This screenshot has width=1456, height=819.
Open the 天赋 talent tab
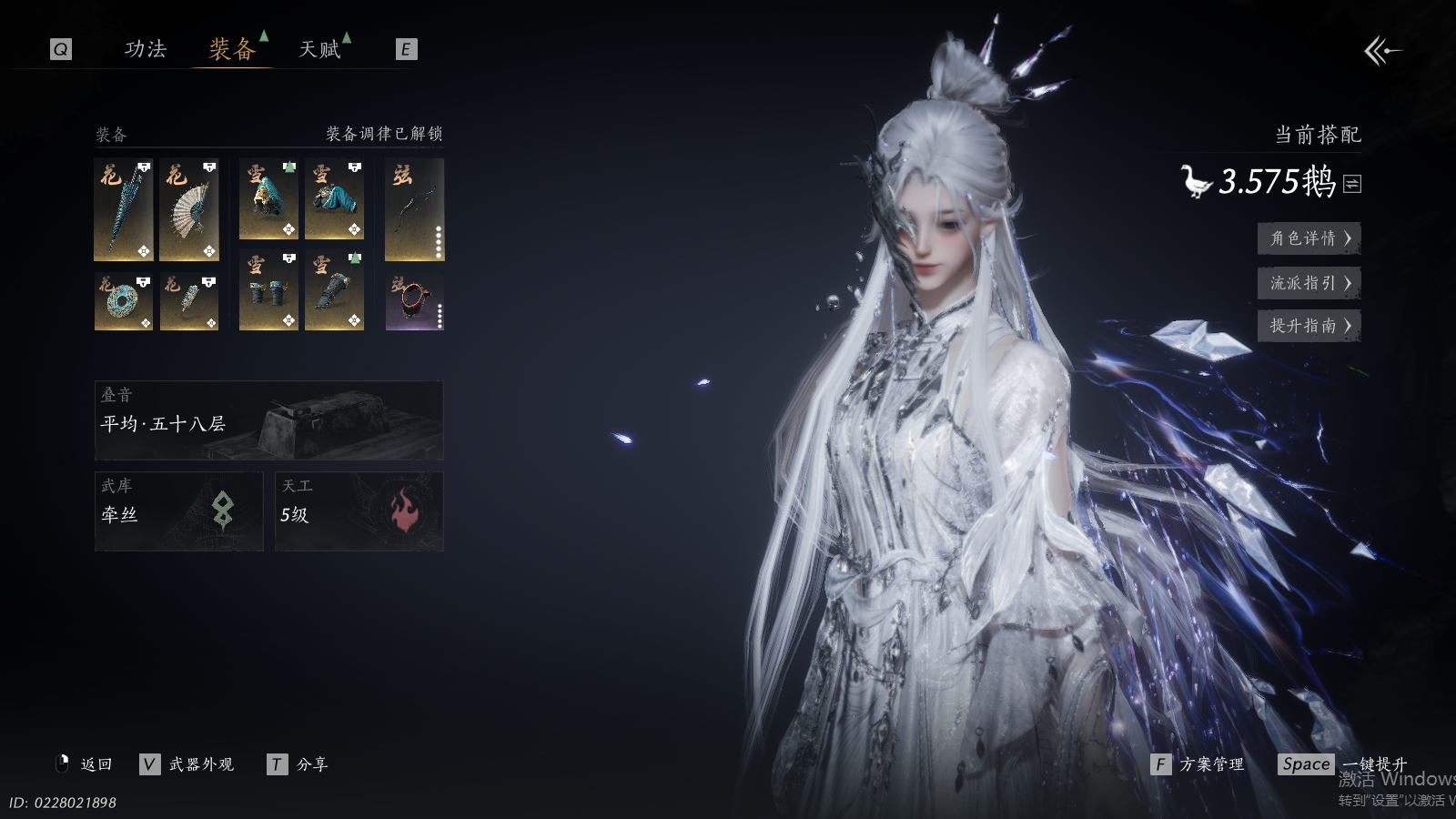pos(320,49)
